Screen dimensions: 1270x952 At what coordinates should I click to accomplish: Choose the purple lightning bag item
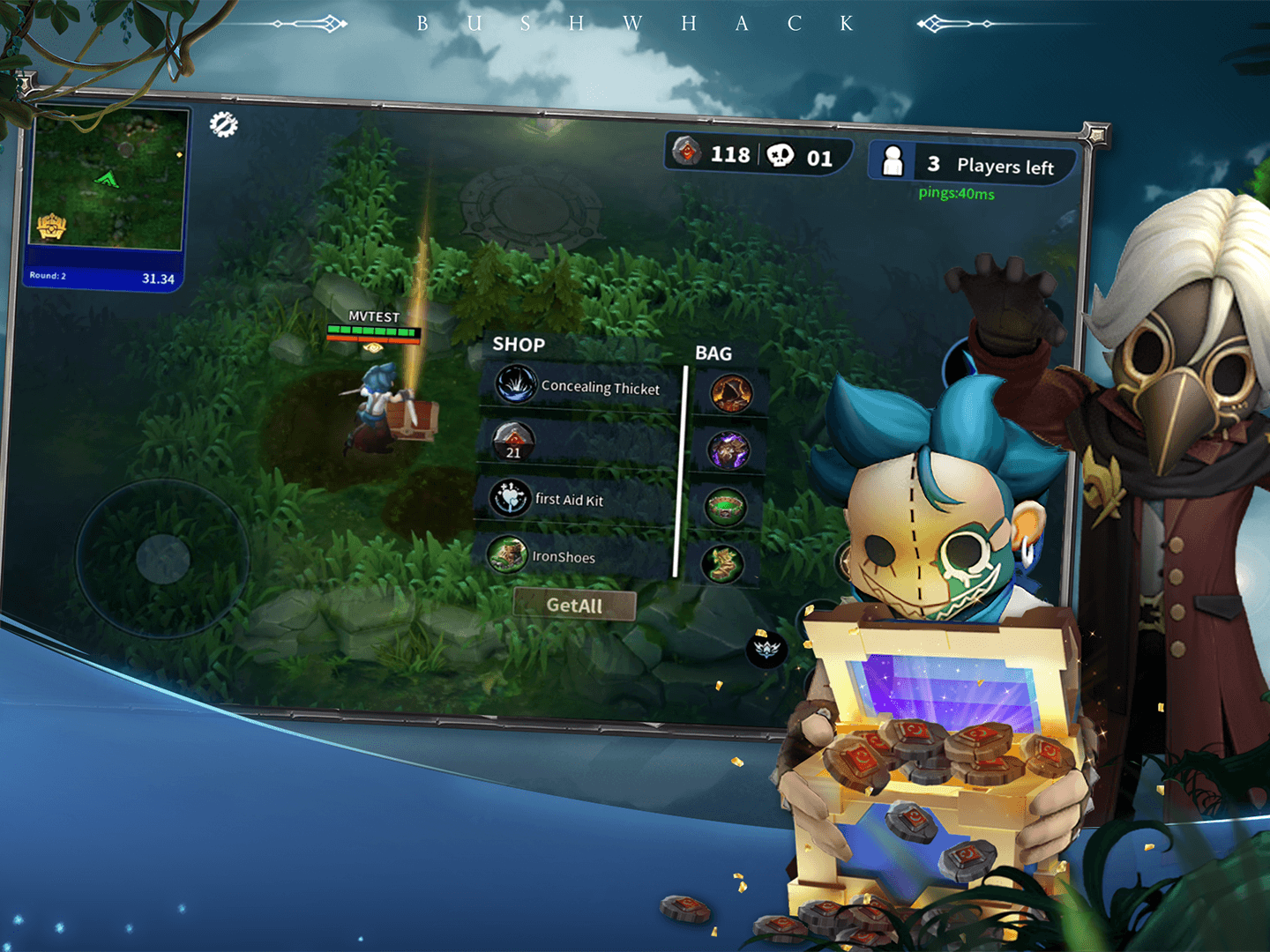[x=728, y=450]
